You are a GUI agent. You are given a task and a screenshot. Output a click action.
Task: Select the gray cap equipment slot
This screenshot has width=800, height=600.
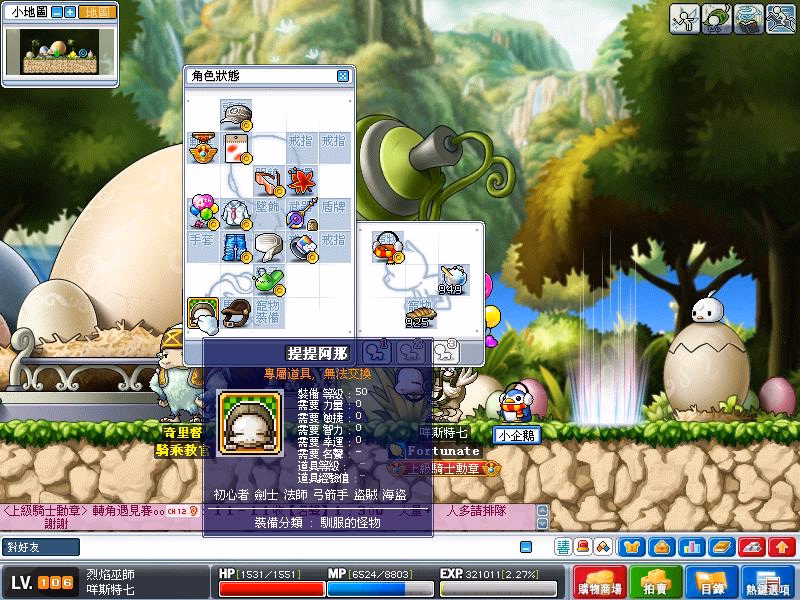(x=236, y=114)
